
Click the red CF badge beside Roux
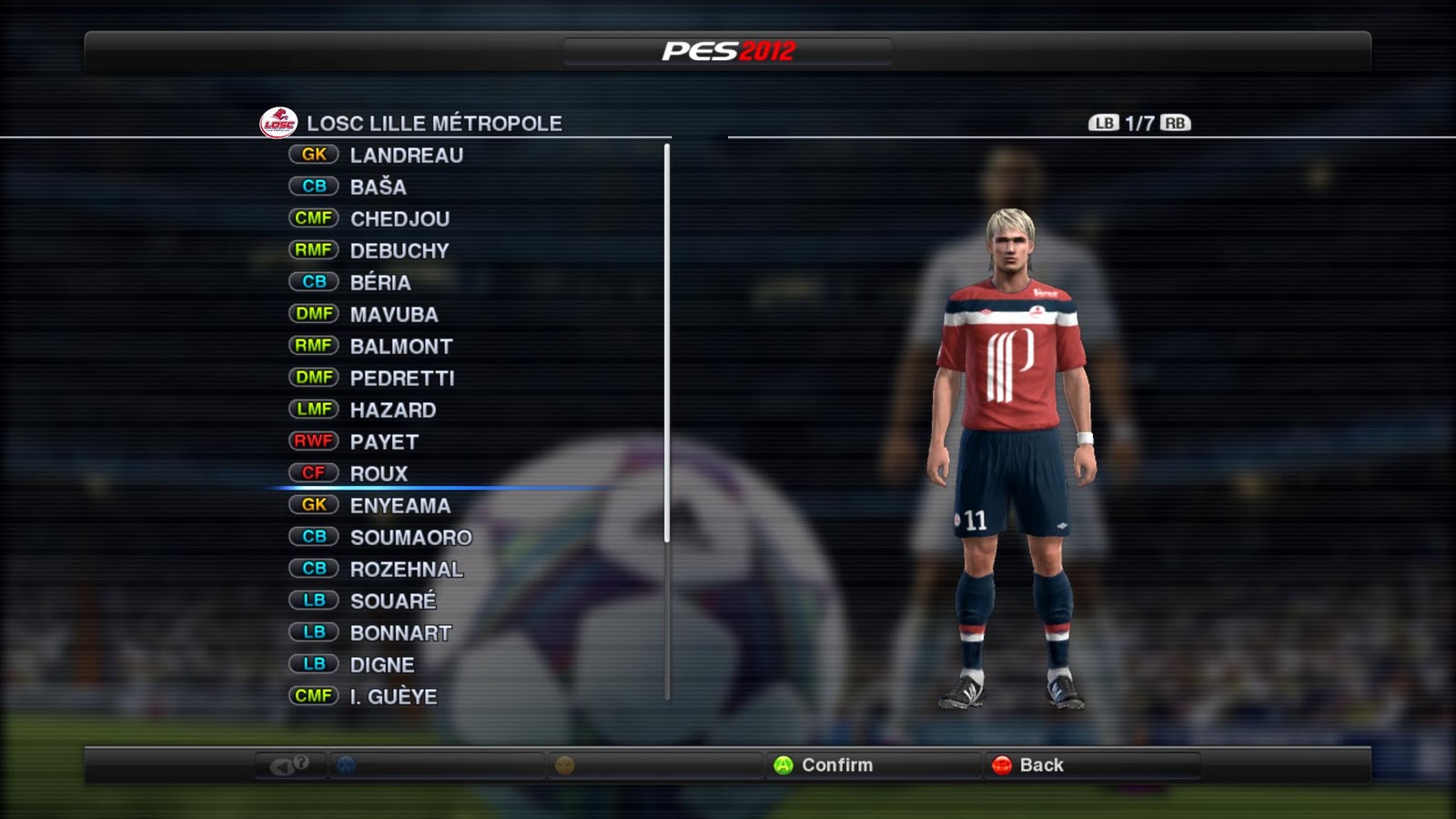tap(313, 473)
